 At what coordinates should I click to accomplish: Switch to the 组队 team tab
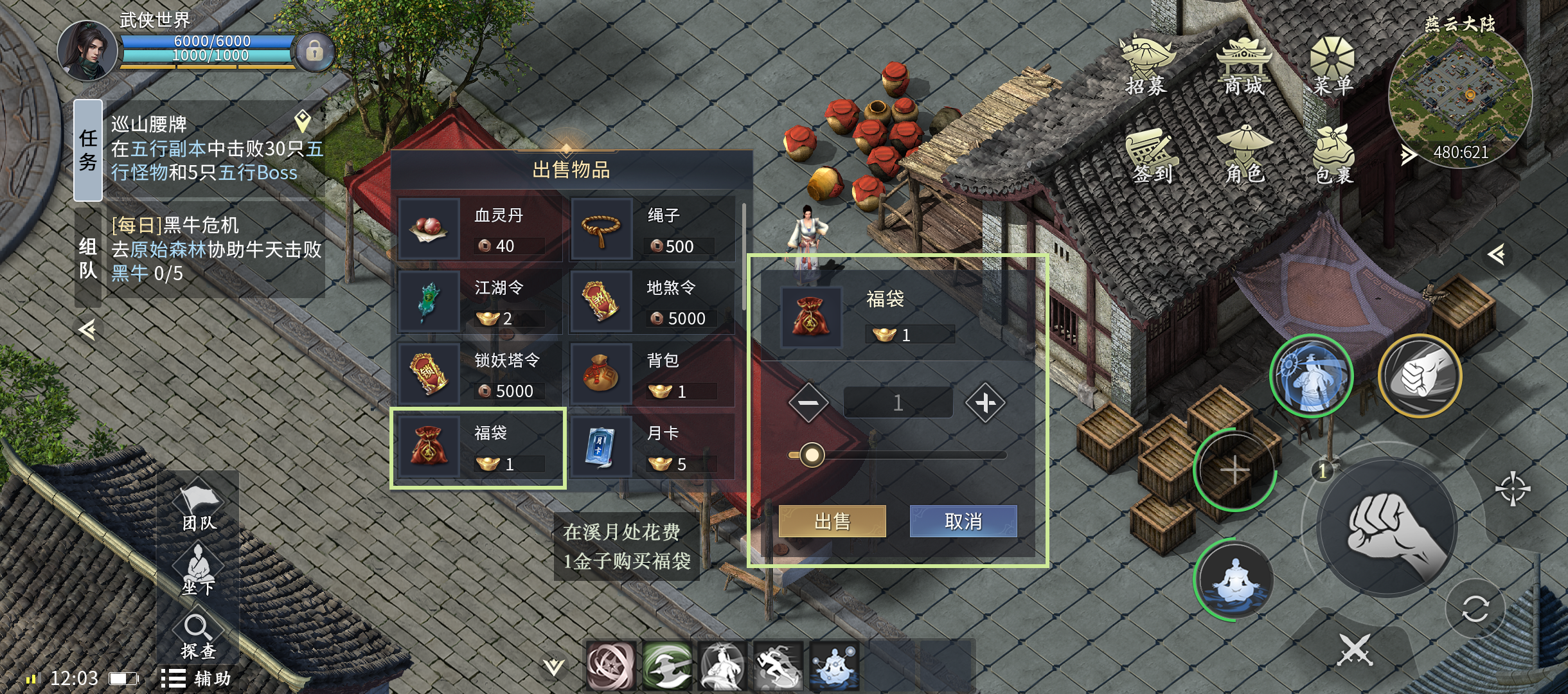coord(88,258)
